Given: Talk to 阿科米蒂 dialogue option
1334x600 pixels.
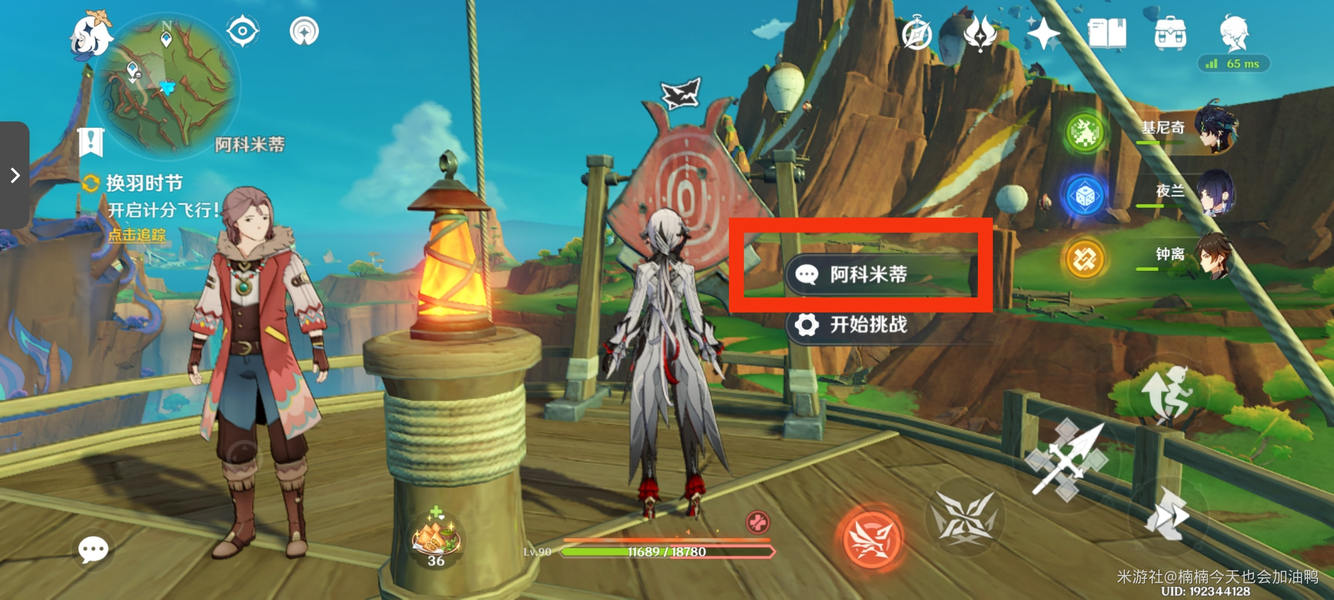Looking at the screenshot, I should click(867, 274).
